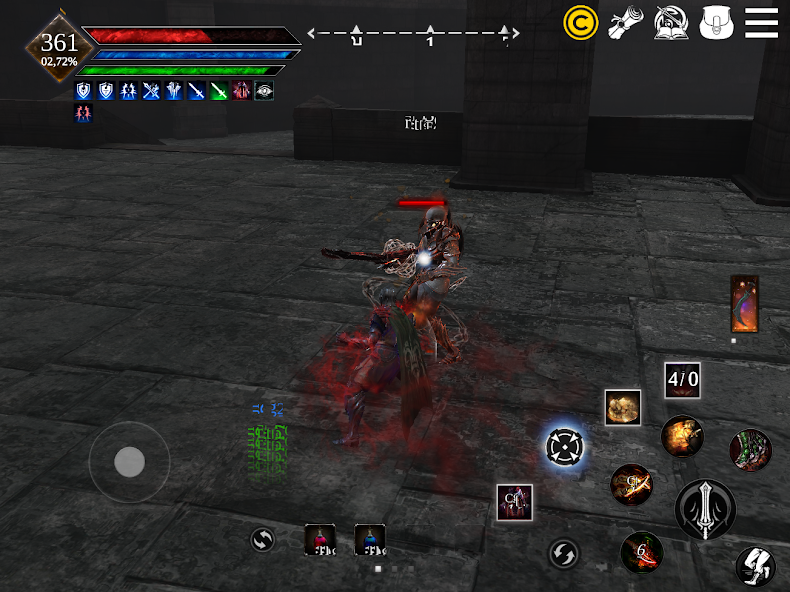This screenshot has height=592, width=790.
Task: Select the tall orange-blue card slot
Action: click(x=744, y=304)
